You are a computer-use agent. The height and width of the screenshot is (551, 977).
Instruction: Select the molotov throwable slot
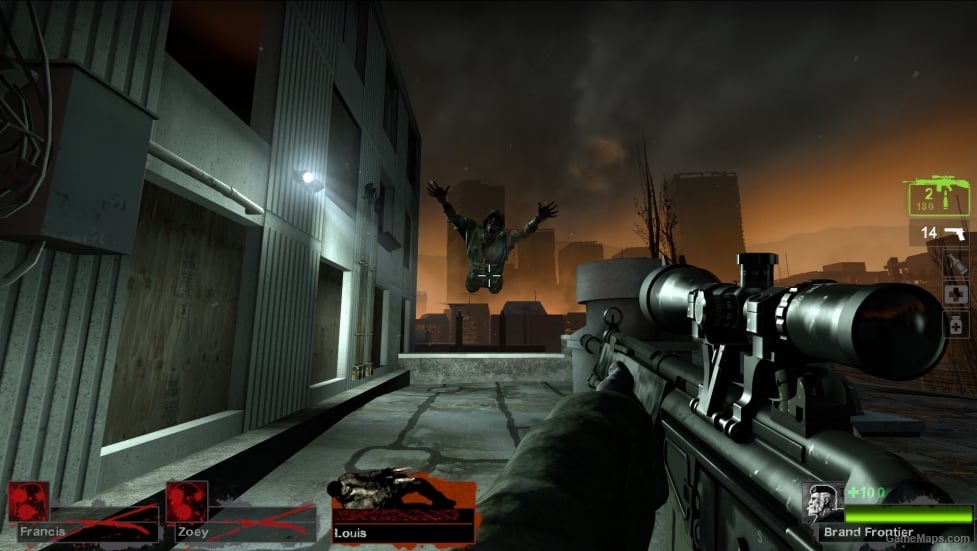coord(956,264)
